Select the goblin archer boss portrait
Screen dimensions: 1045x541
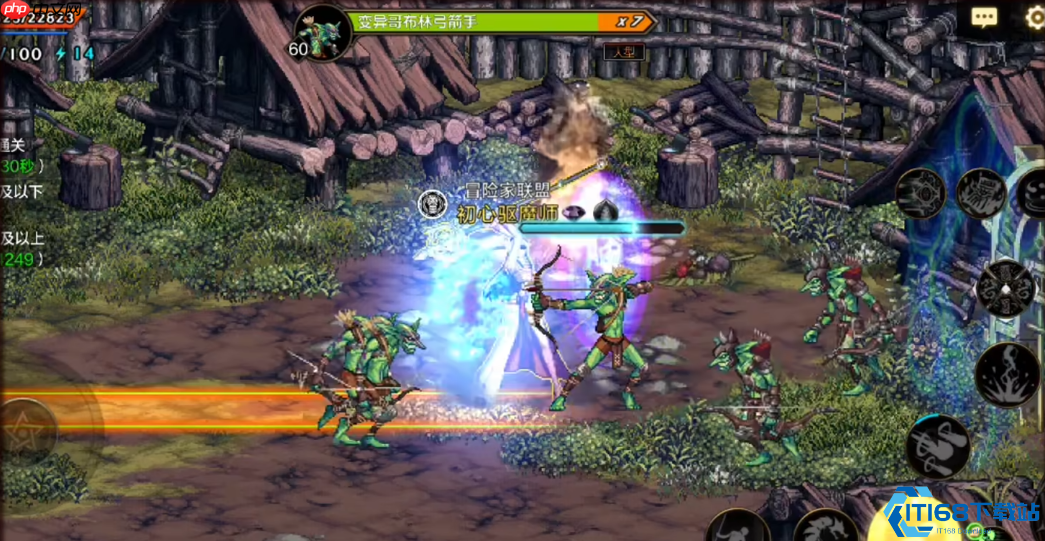click(x=323, y=33)
